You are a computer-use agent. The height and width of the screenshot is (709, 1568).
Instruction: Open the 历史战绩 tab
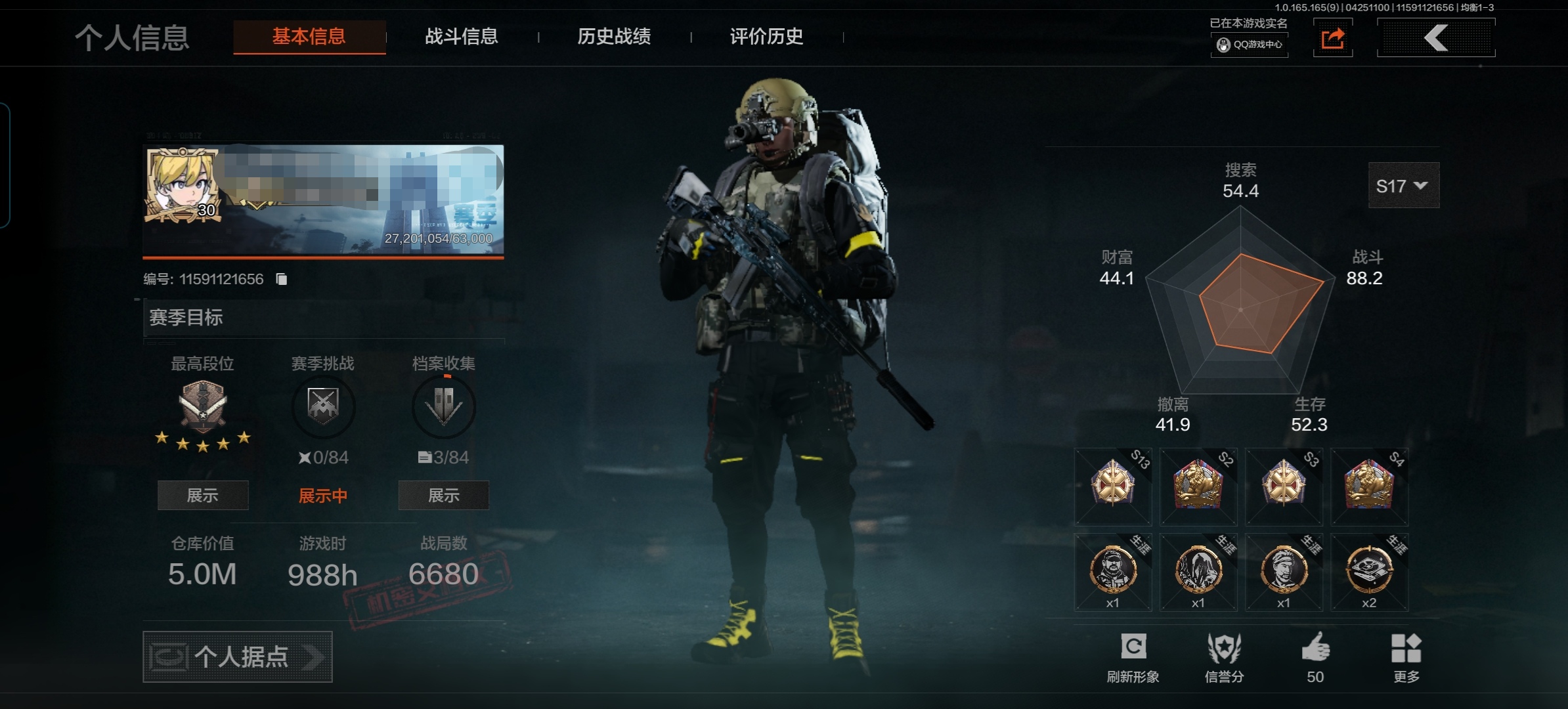pos(614,37)
